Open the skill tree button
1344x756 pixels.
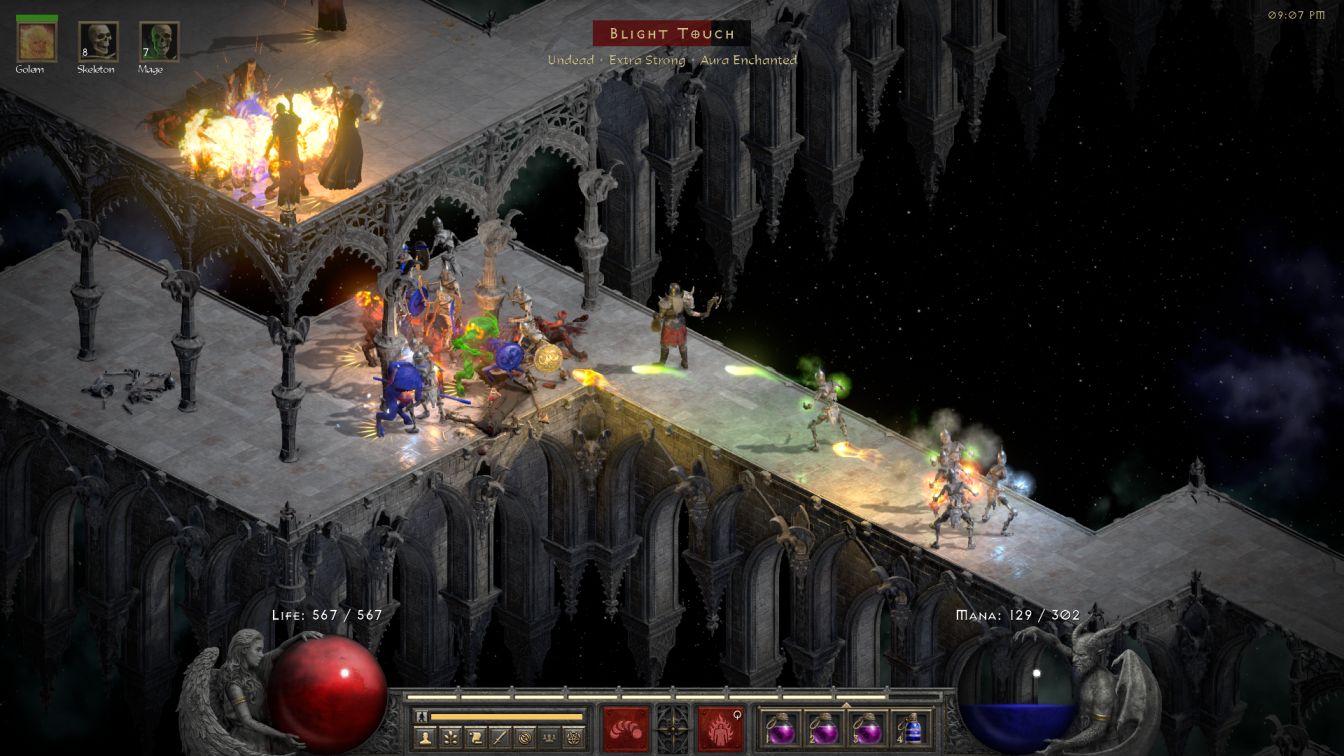click(448, 738)
